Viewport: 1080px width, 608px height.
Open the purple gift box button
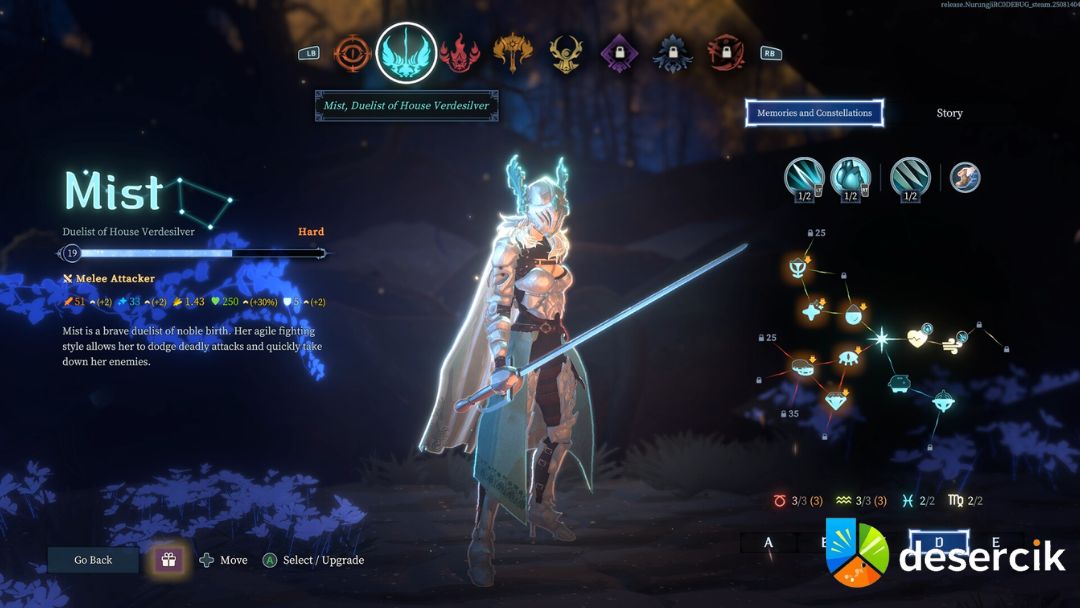point(167,560)
